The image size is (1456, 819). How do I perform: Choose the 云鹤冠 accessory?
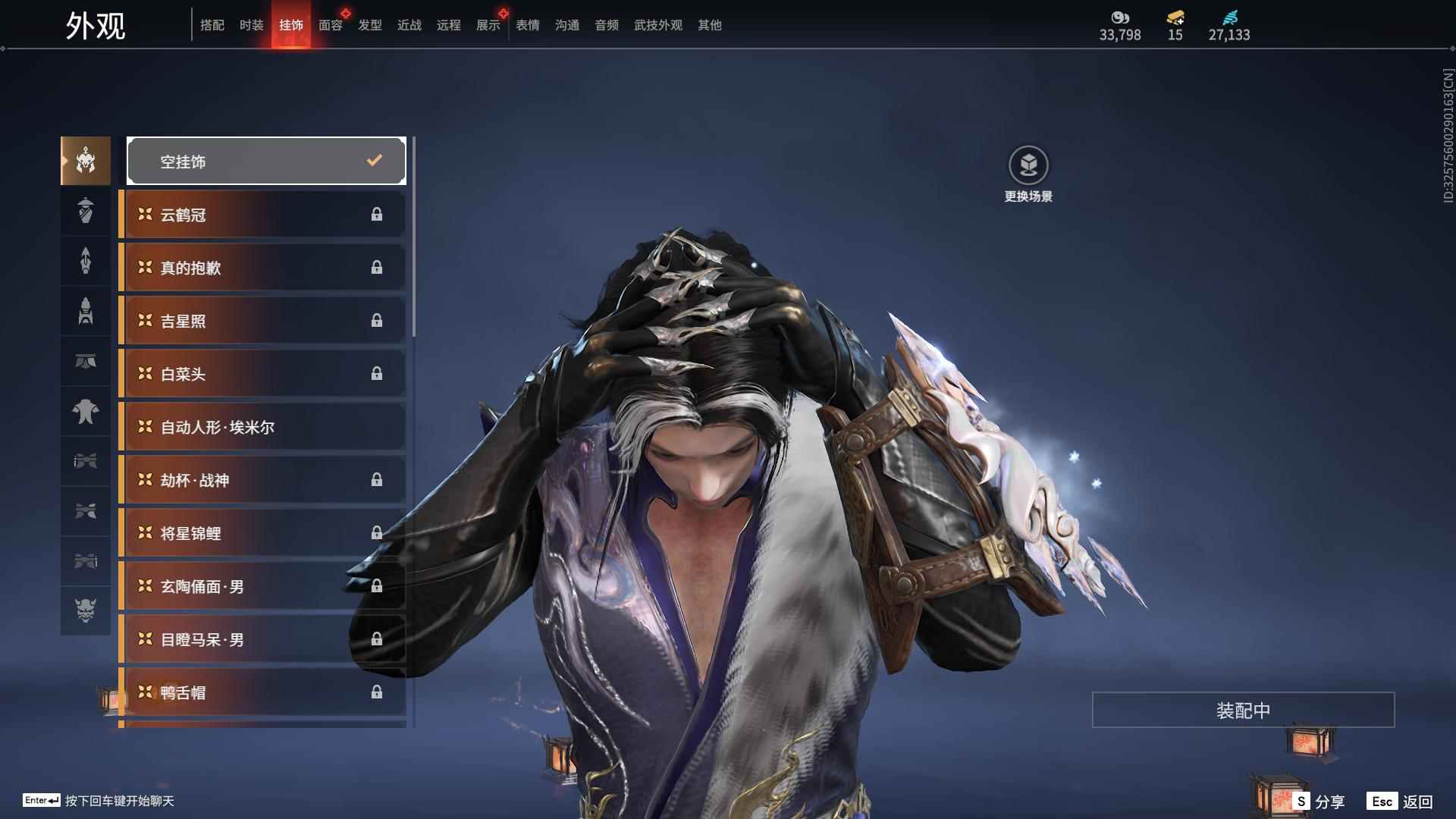click(262, 215)
